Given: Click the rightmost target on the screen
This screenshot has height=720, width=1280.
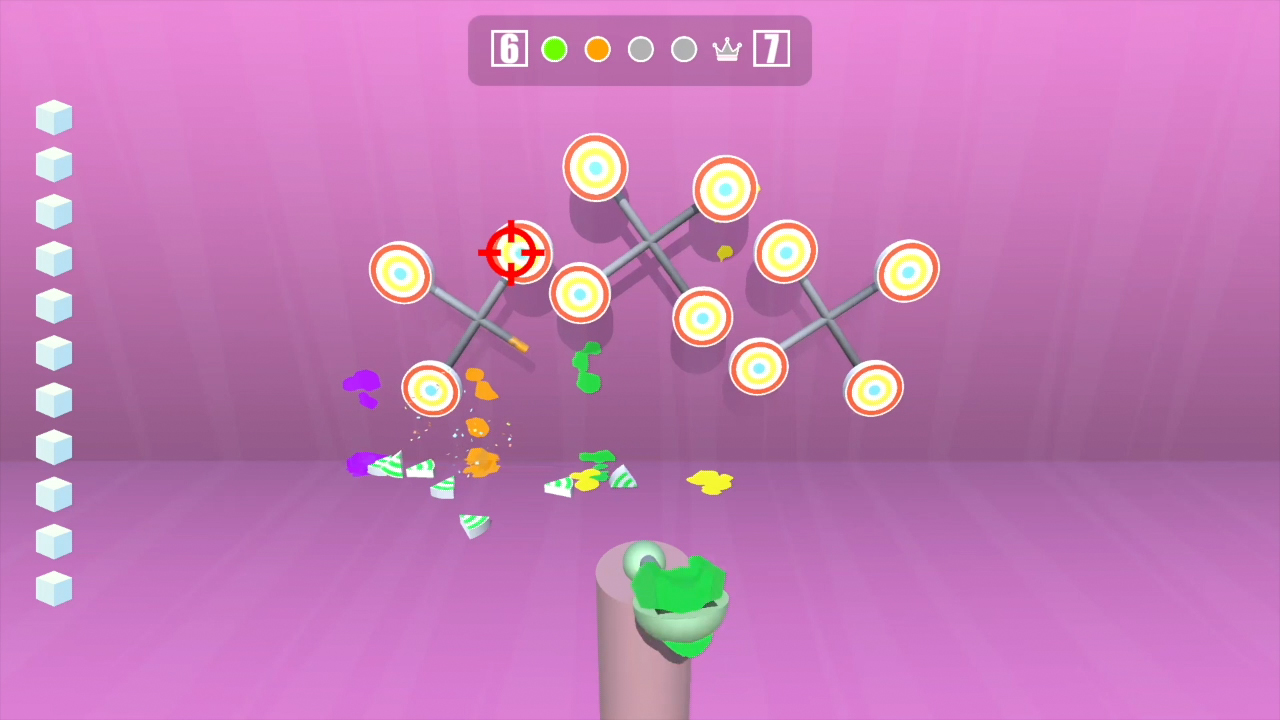Looking at the screenshot, I should tap(906, 270).
